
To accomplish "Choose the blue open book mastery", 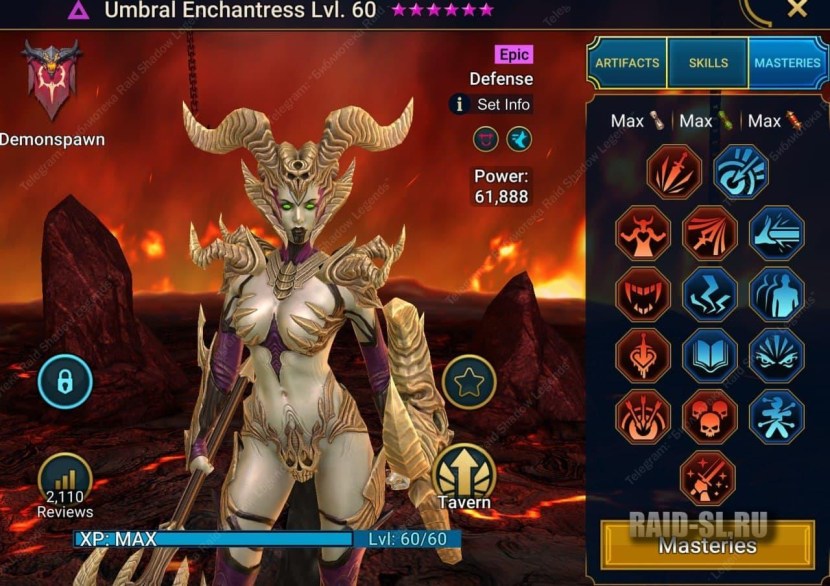I will point(709,355).
